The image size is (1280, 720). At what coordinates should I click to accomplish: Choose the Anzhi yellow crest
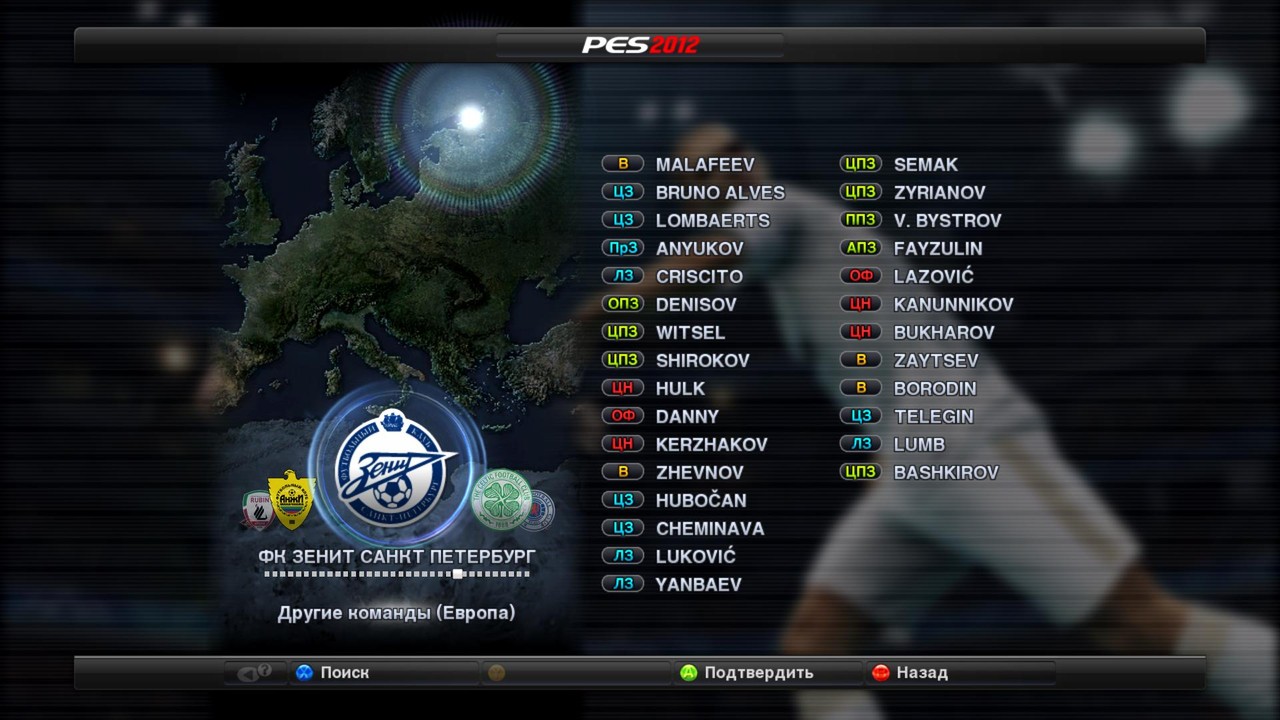point(291,499)
